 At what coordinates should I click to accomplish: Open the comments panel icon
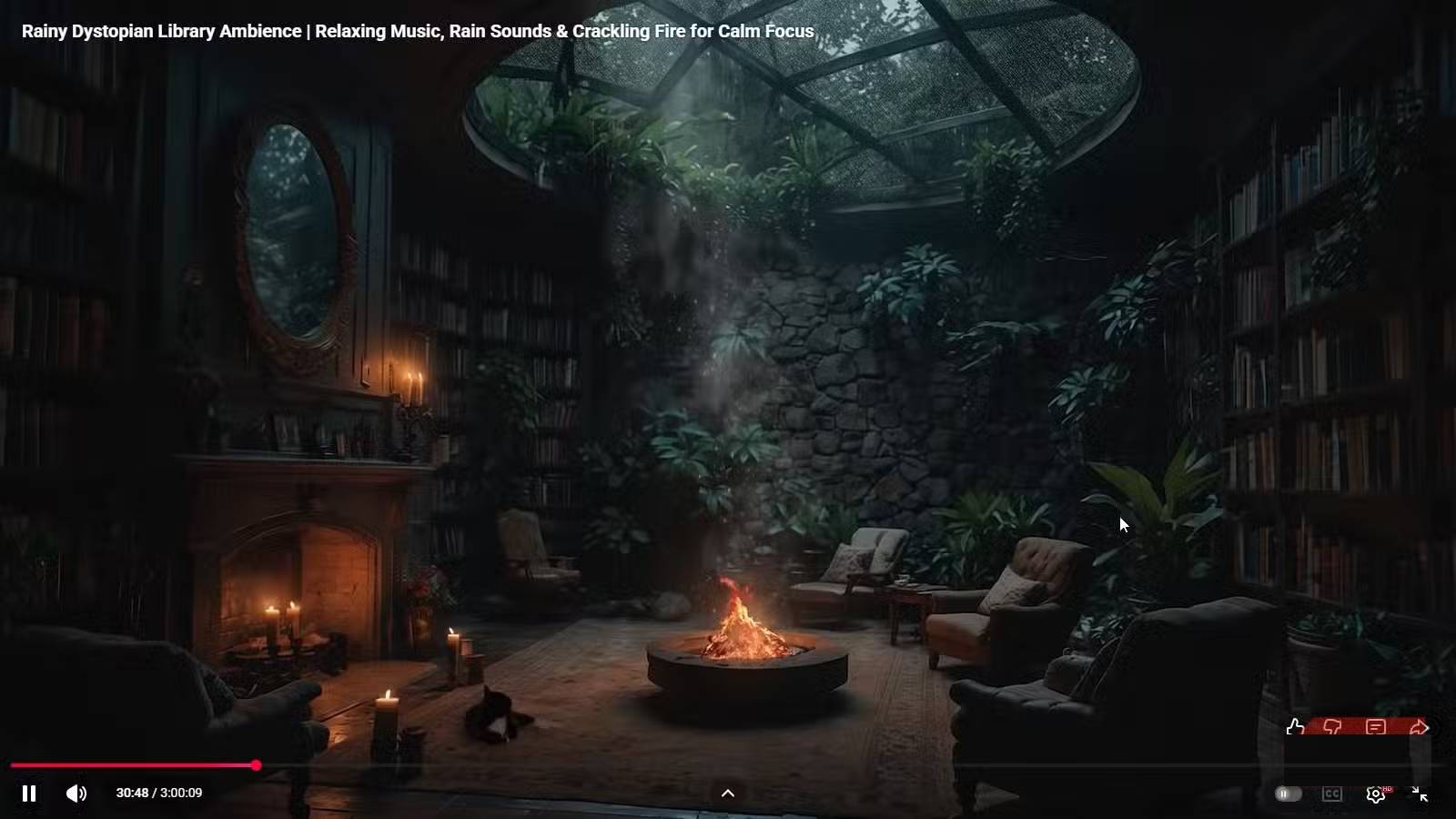point(1376,727)
